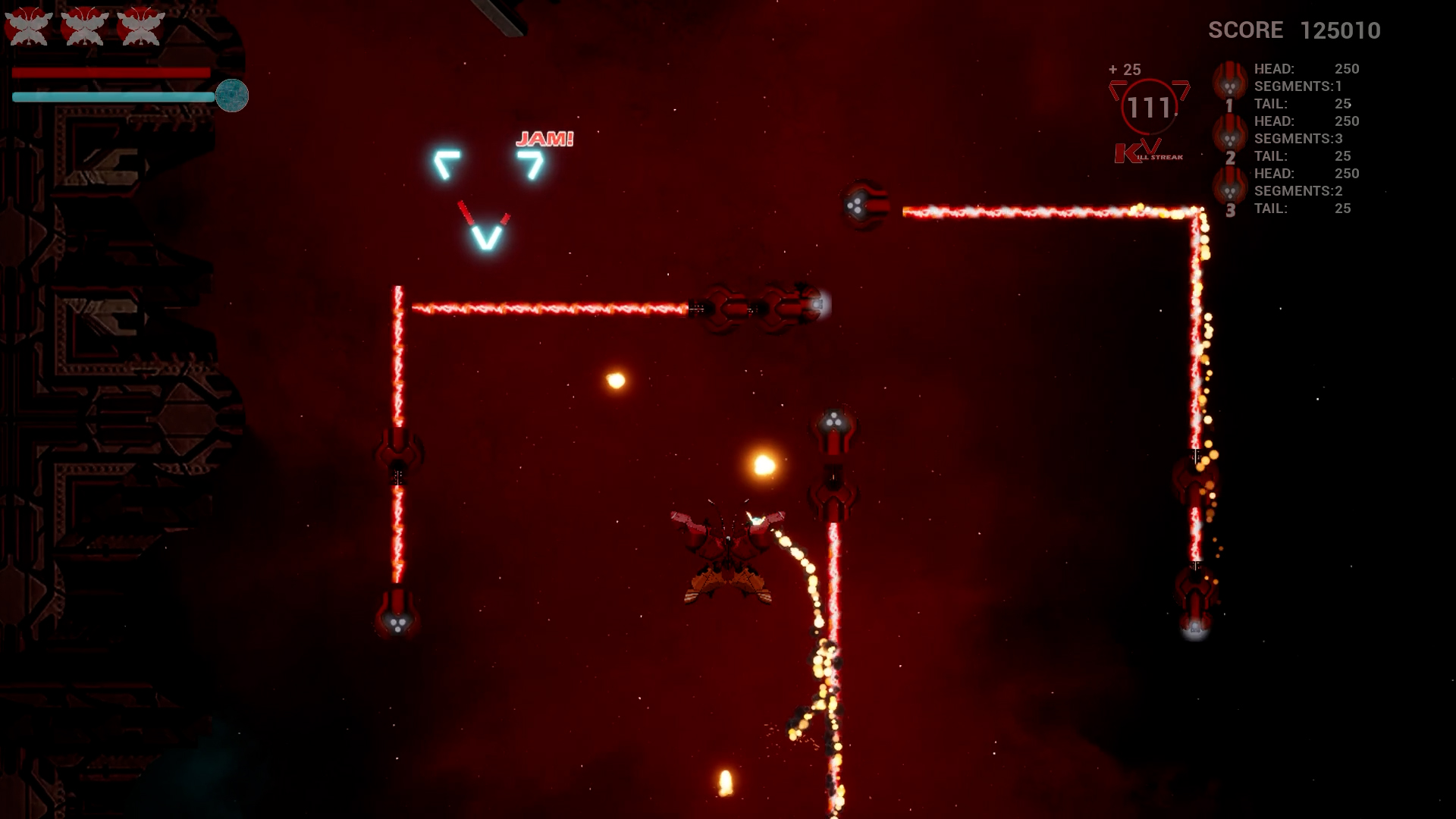Select centipede tracker icon number 2
The image size is (1456, 819).
point(1229,137)
